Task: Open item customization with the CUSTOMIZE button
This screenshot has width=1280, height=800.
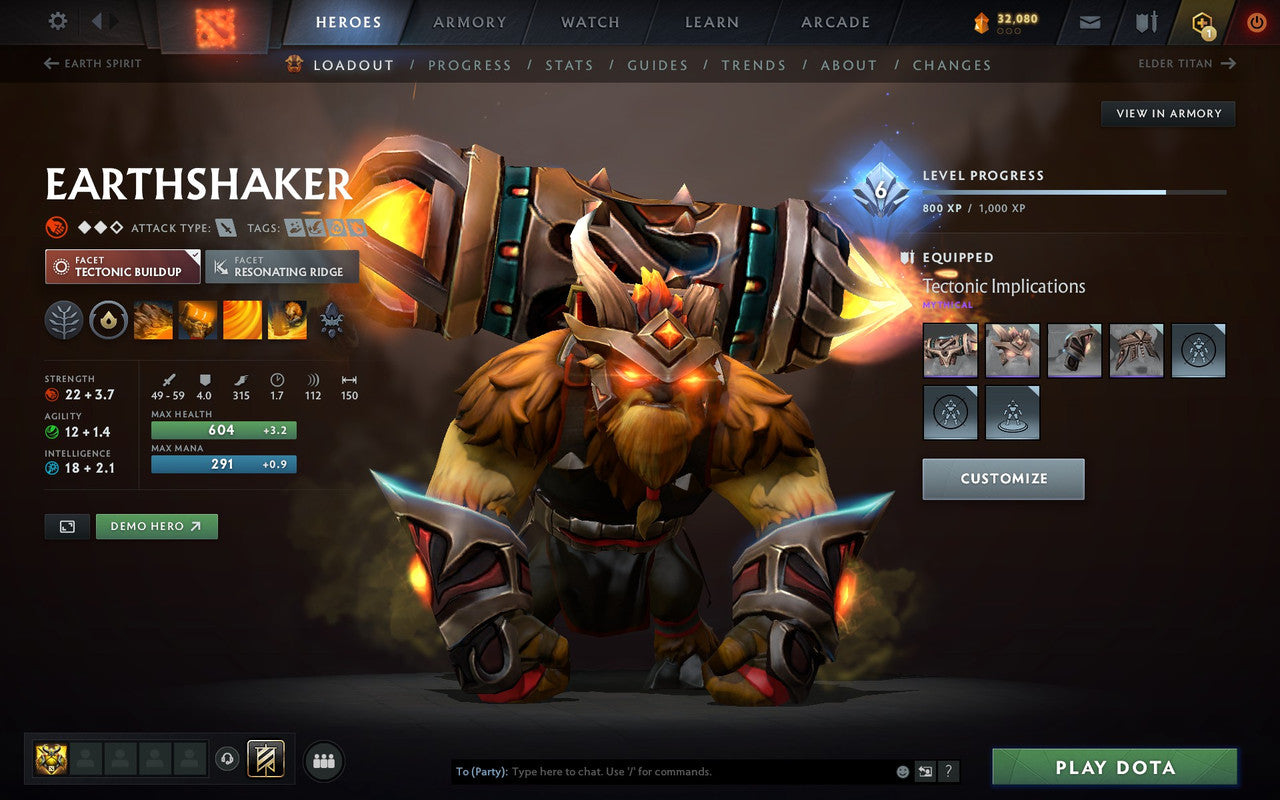Action: tap(1003, 478)
